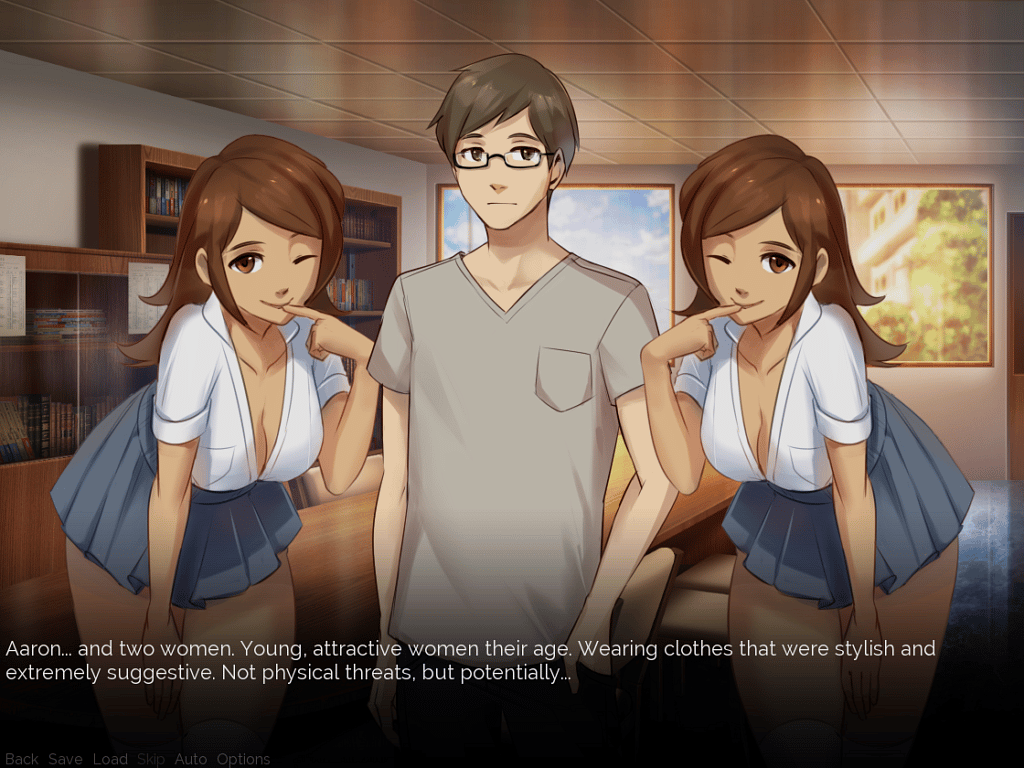Go back to the previous line
The height and width of the screenshot is (768, 1024).
coord(22,759)
